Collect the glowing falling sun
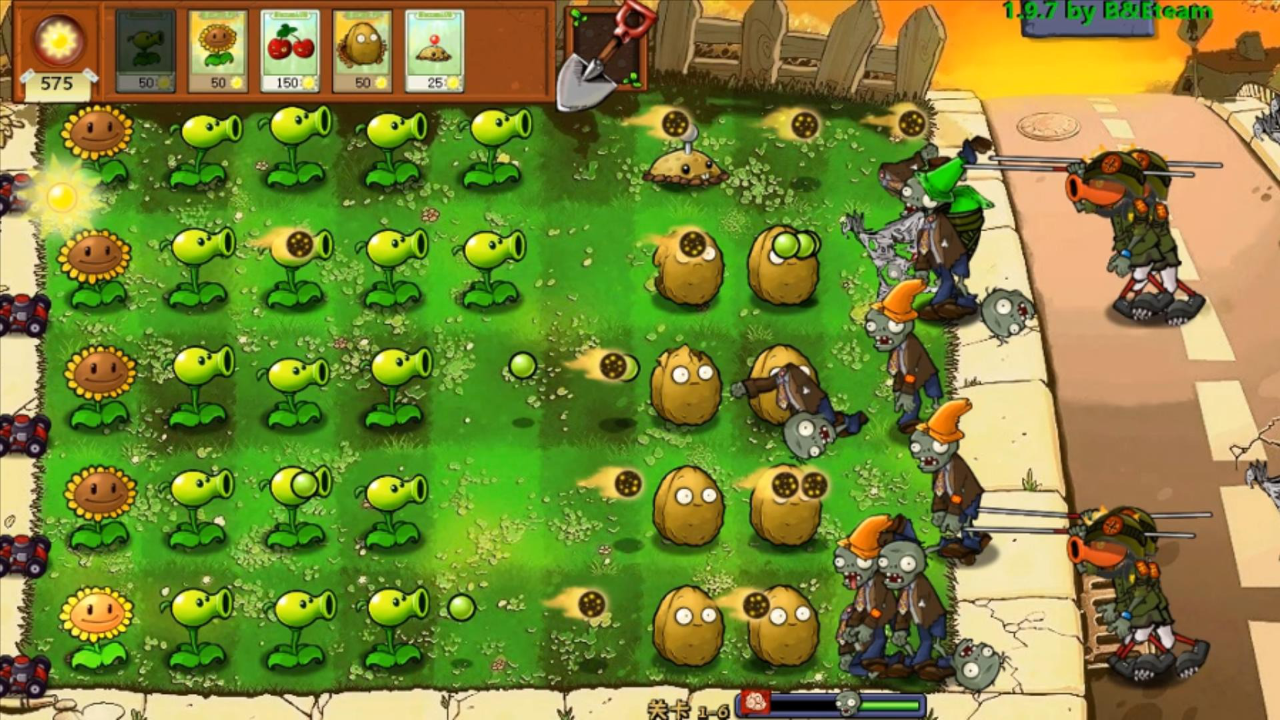This screenshot has width=1280, height=720. pyautogui.click(x=62, y=197)
